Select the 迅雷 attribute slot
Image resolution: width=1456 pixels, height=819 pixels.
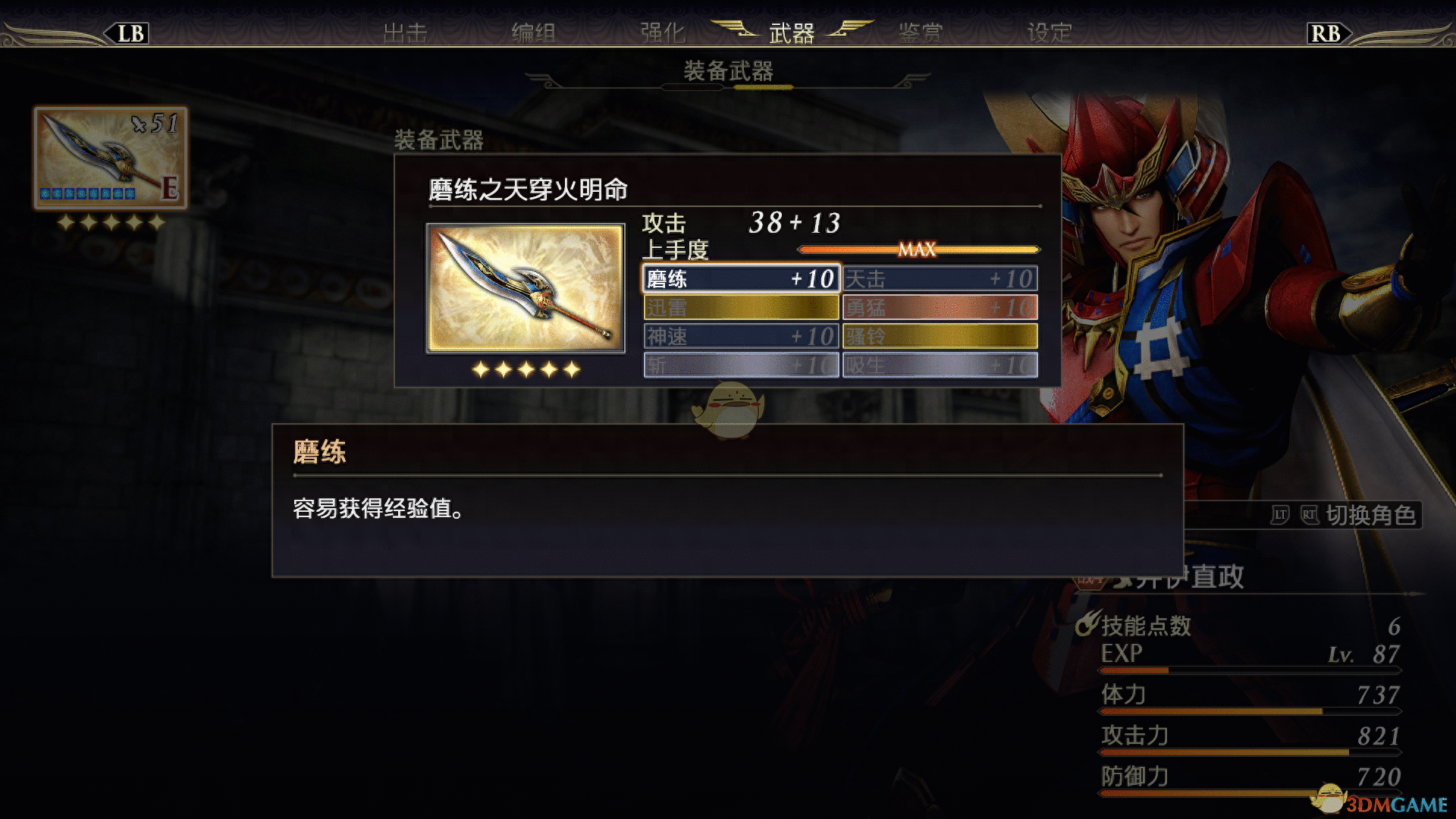740,308
